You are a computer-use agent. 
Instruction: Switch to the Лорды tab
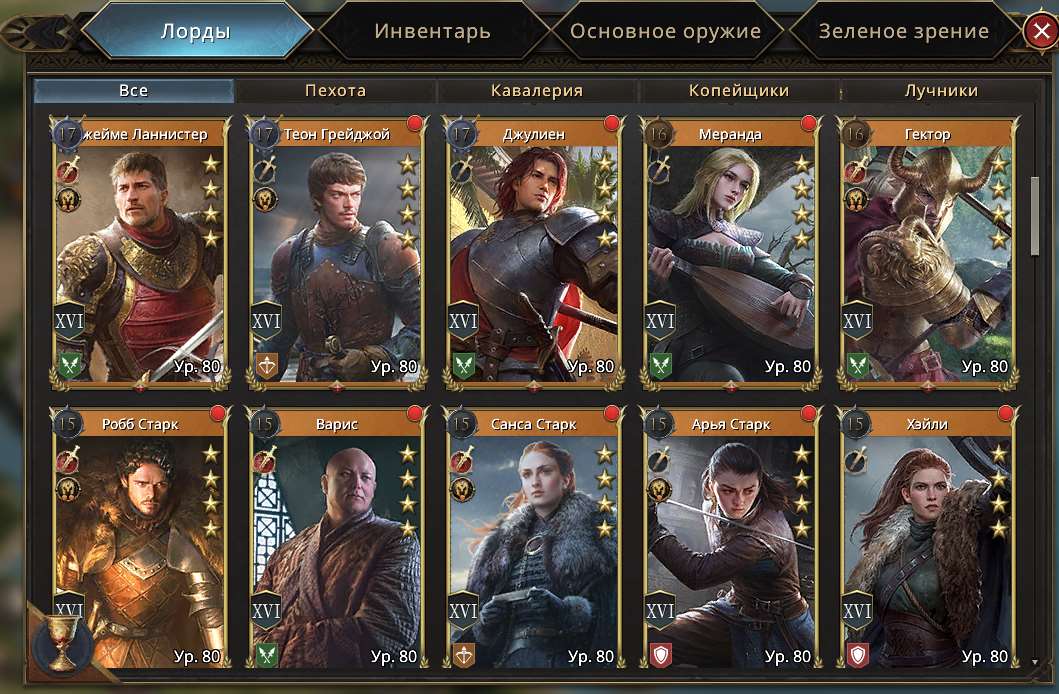coord(196,31)
